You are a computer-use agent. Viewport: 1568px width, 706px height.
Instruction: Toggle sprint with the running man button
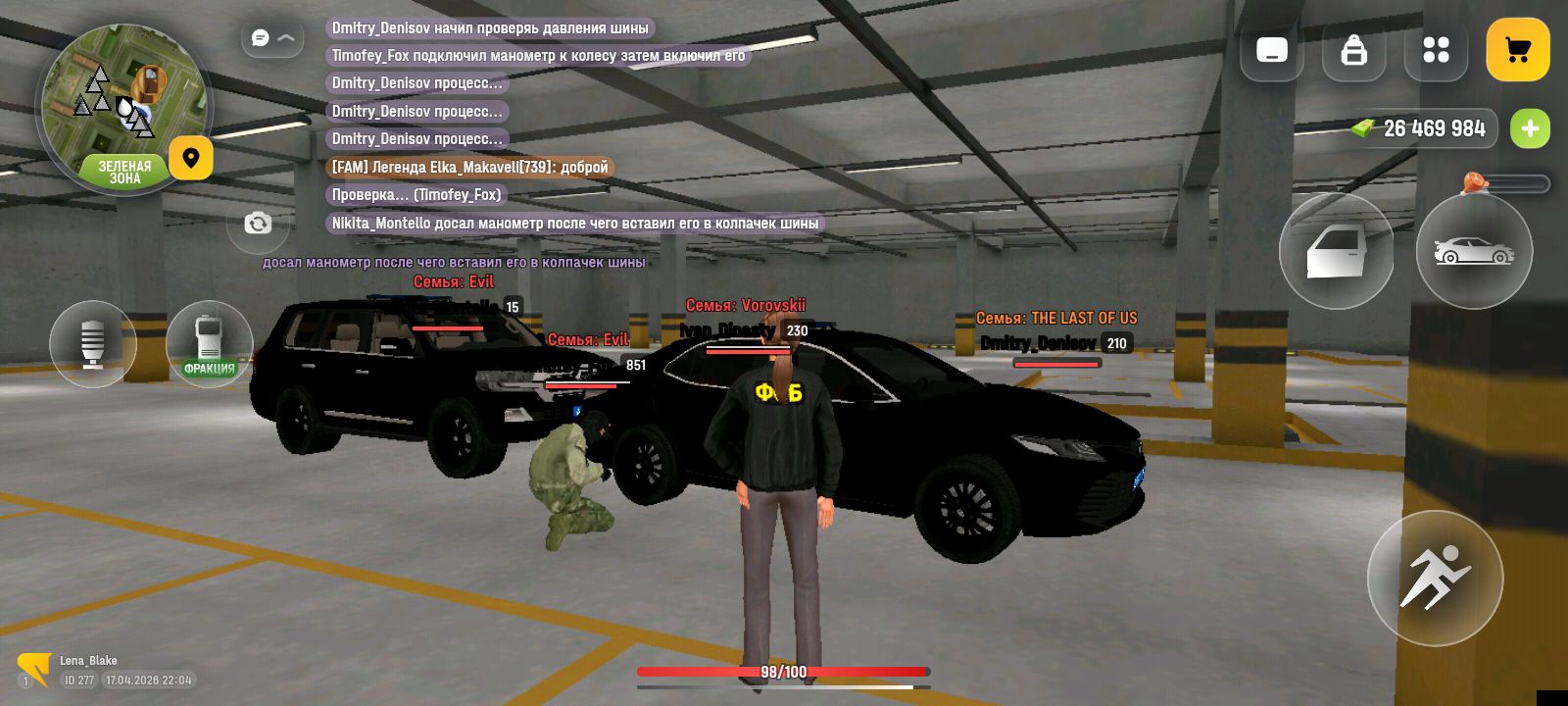tap(1435, 579)
